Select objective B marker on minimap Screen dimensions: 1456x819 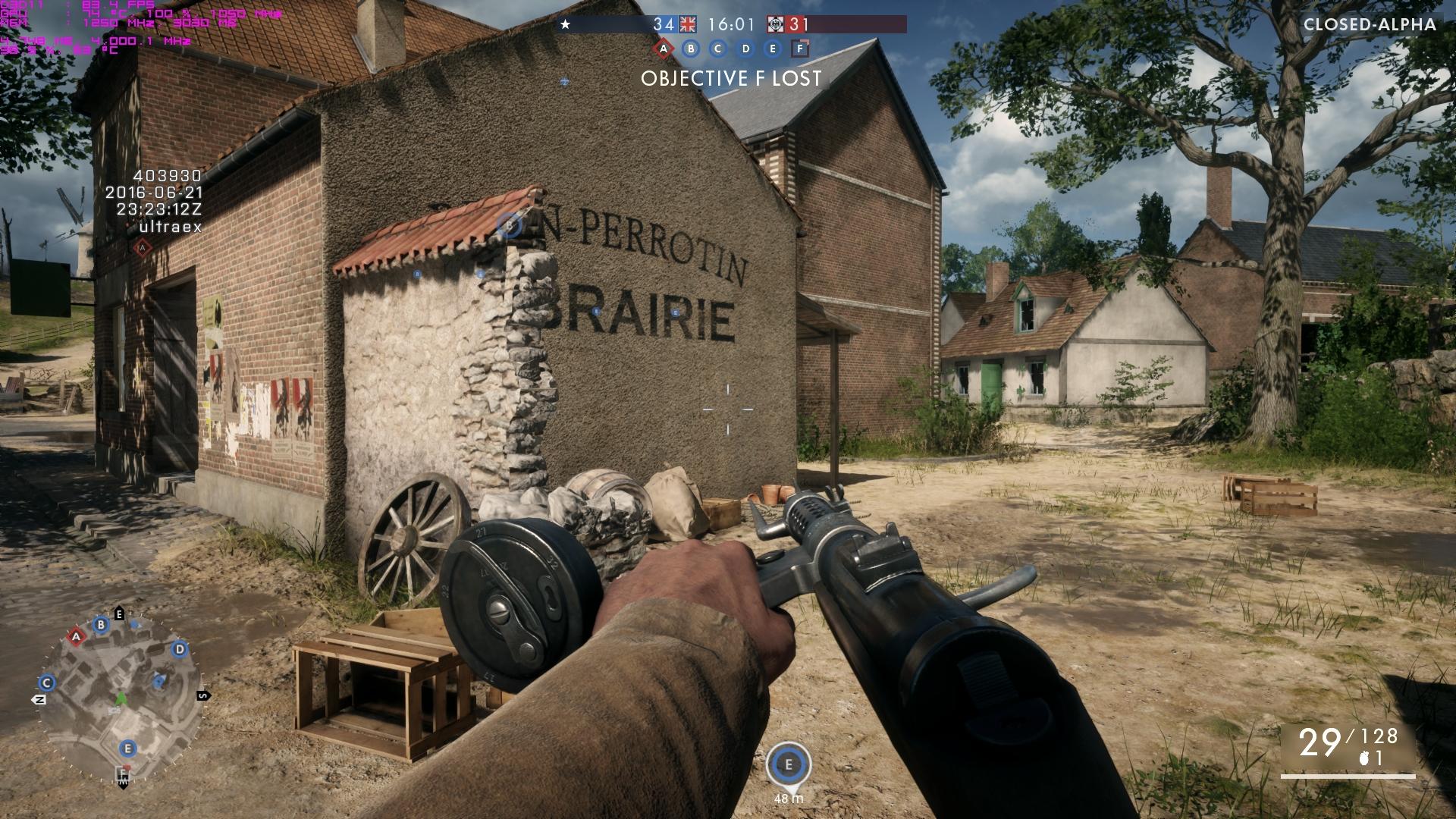pyautogui.click(x=101, y=625)
